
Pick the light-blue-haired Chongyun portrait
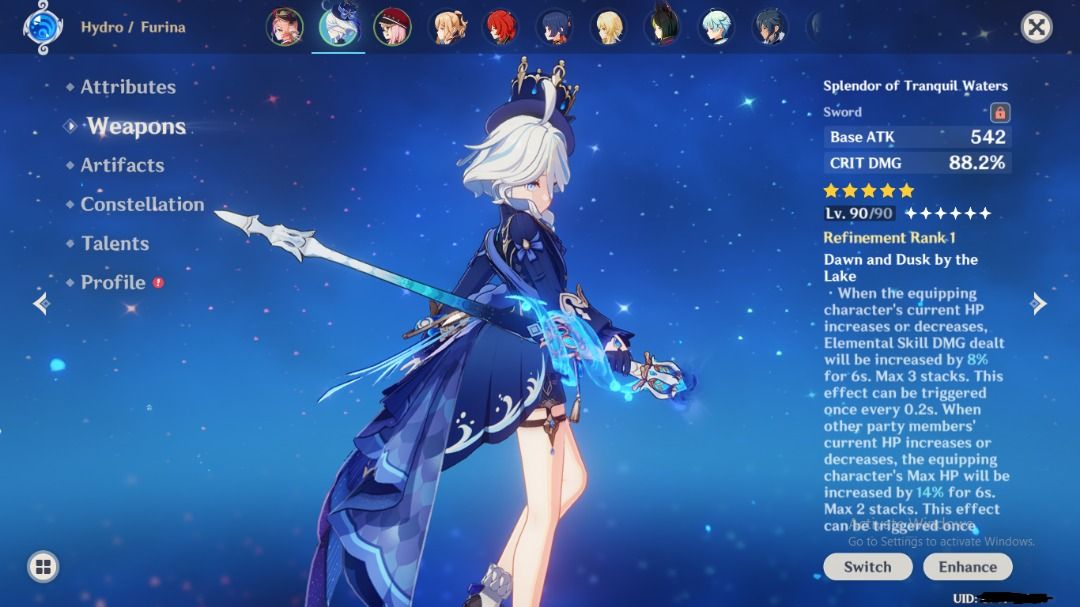[716, 27]
